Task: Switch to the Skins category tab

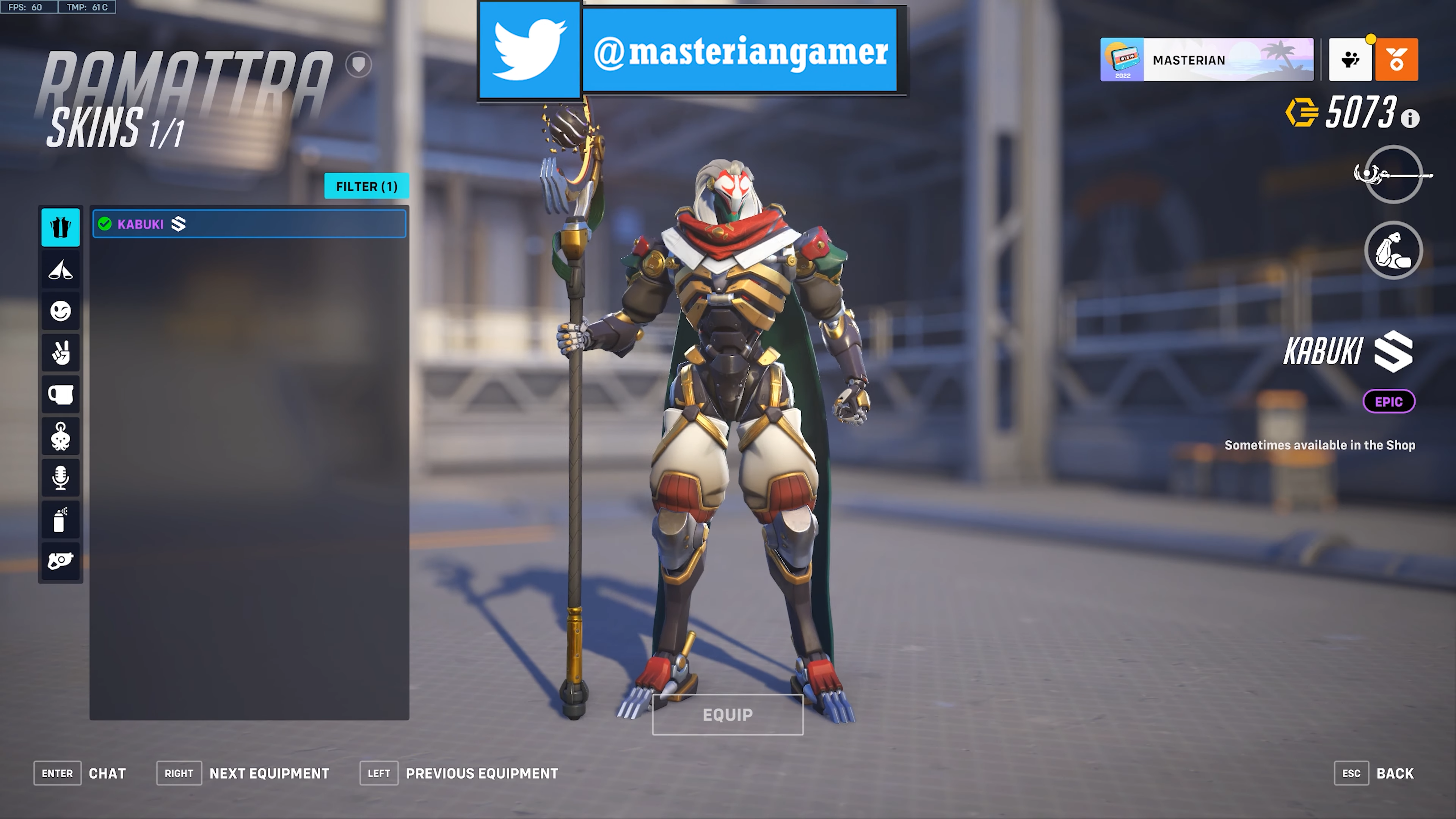Action: (x=61, y=227)
